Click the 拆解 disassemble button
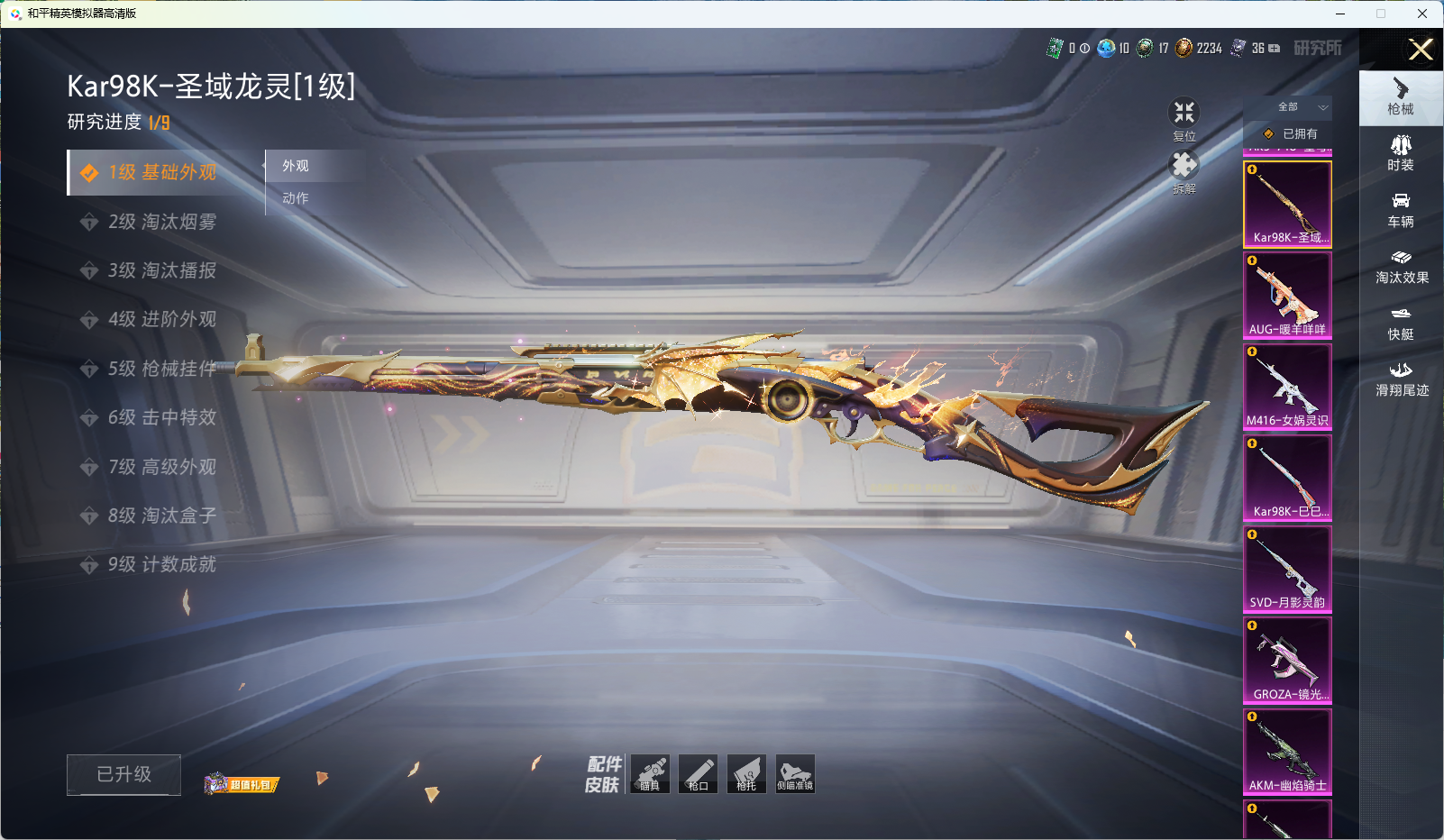Image resolution: width=1444 pixels, height=840 pixels. [x=1184, y=170]
